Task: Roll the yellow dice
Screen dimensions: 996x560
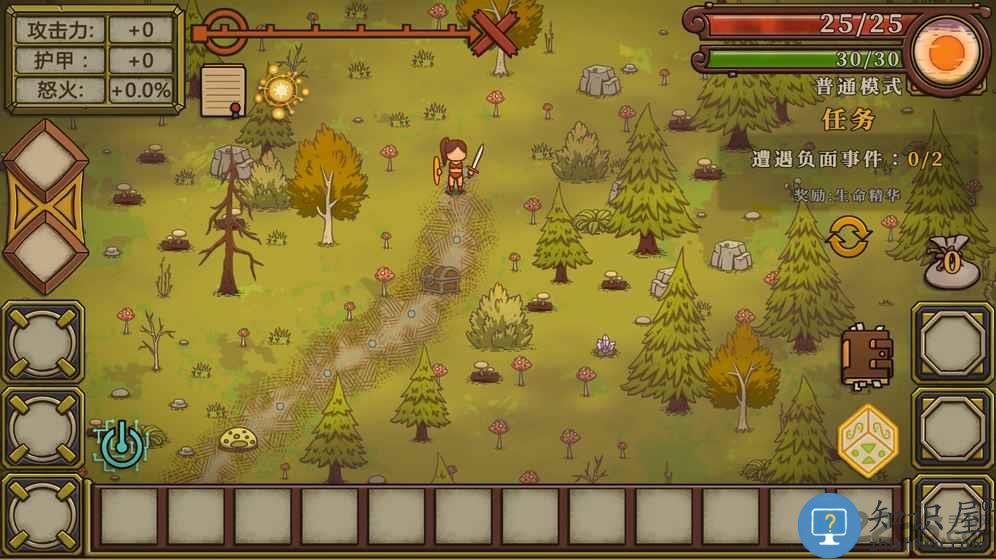Action: coord(867,440)
